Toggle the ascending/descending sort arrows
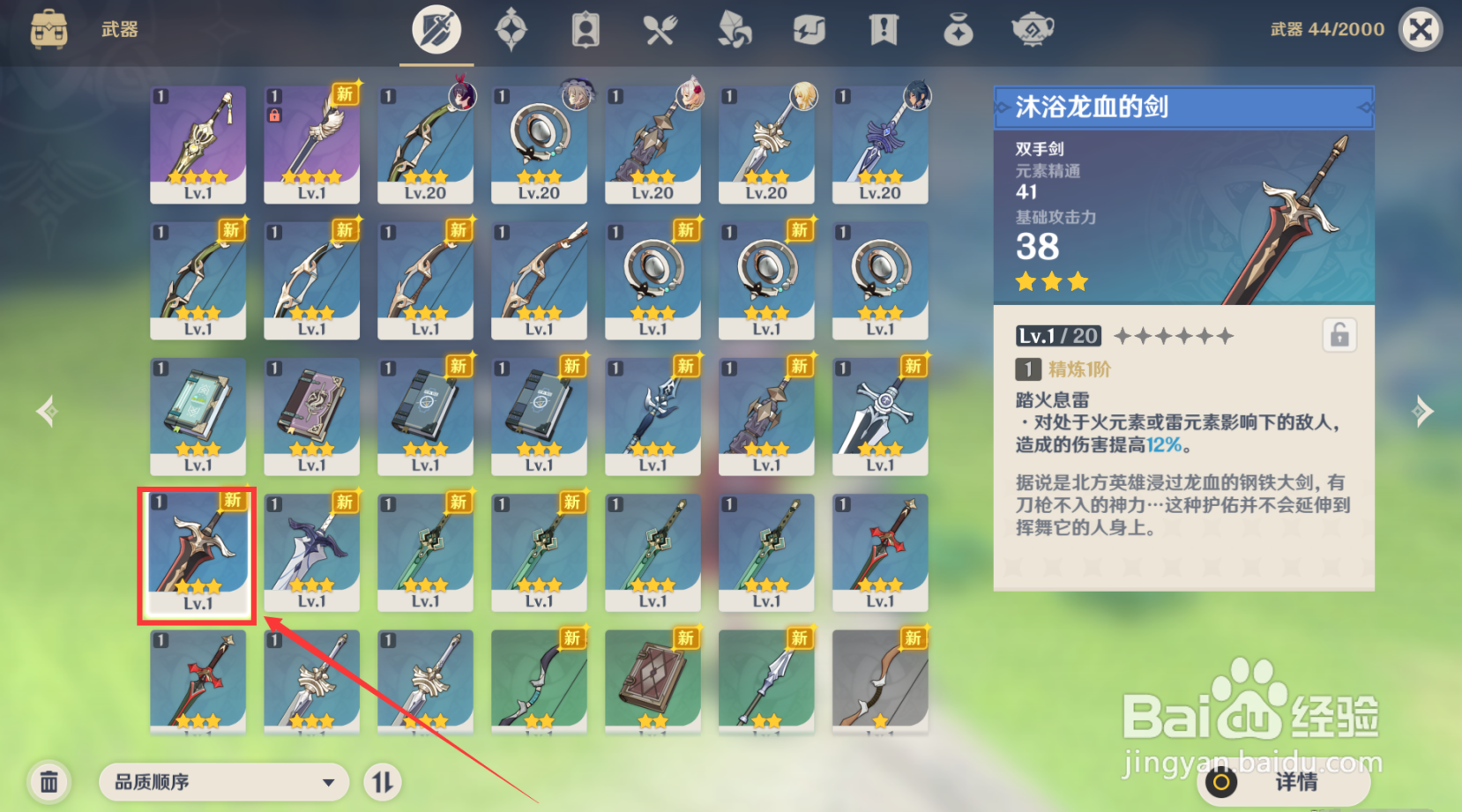Viewport: 1462px width, 812px height. coord(382,781)
